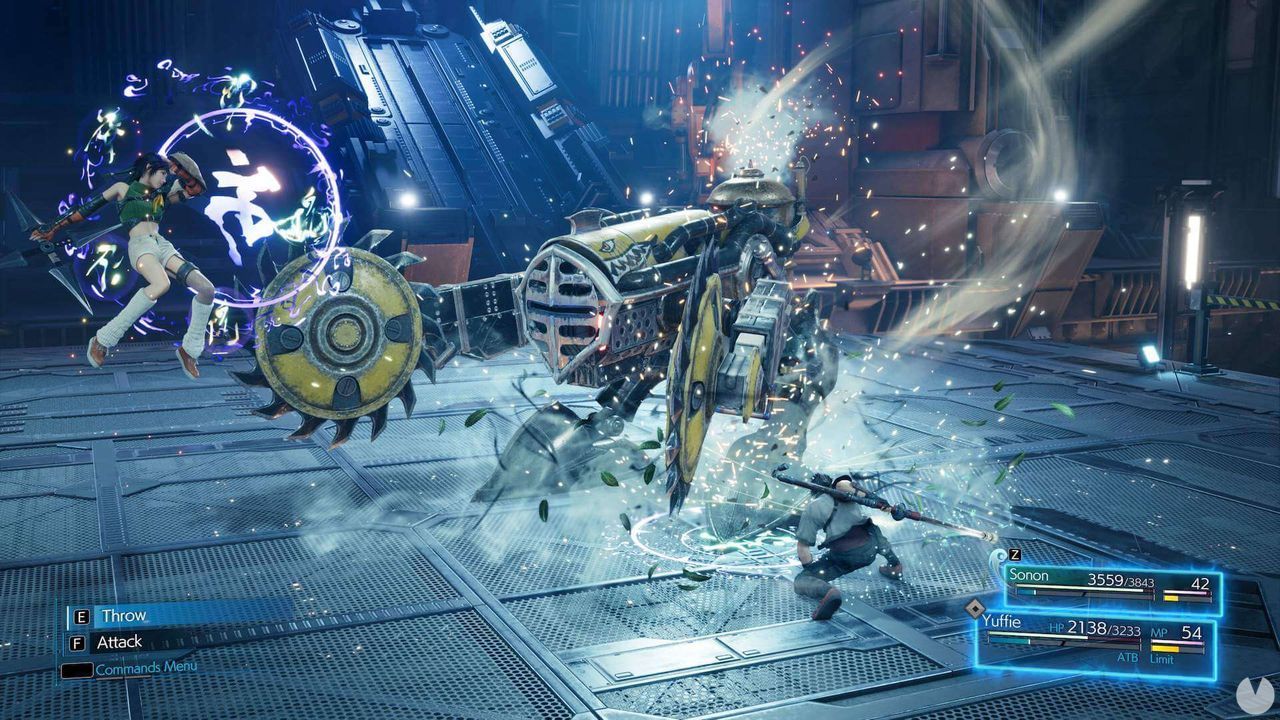Image resolution: width=1280 pixels, height=720 pixels.
Task: Click the swirl emblem left of the Z prompt
Action: click(x=997, y=557)
